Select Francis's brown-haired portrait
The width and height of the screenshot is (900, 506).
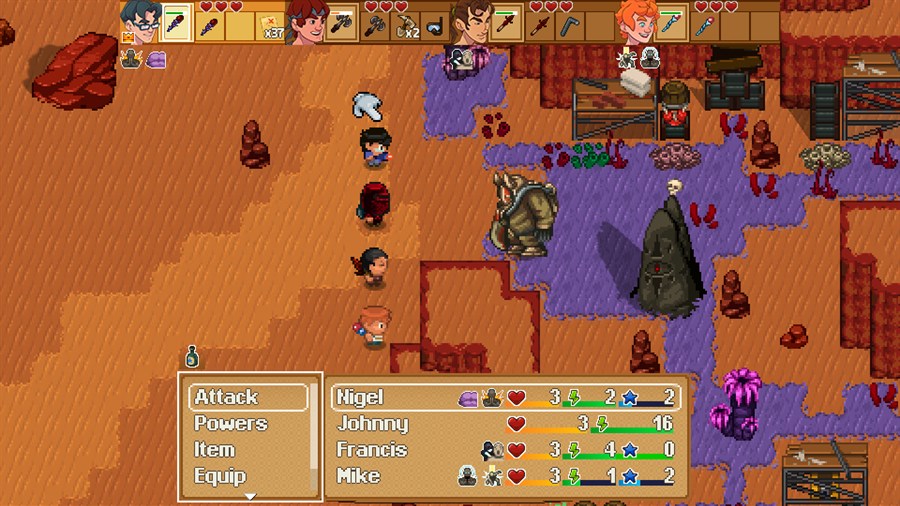tap(470, 21)
